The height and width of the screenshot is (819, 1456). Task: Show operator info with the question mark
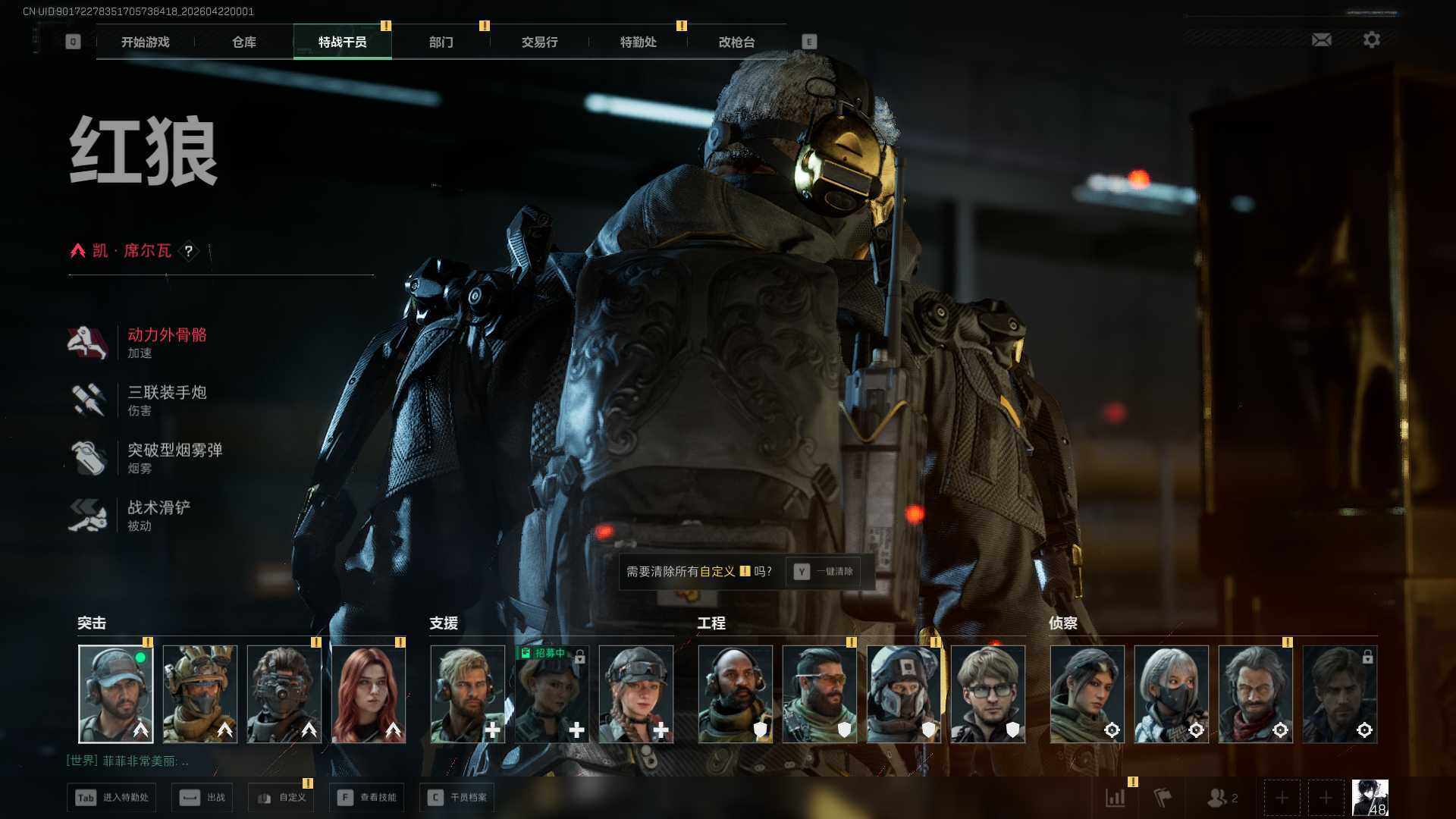(189, 251)
